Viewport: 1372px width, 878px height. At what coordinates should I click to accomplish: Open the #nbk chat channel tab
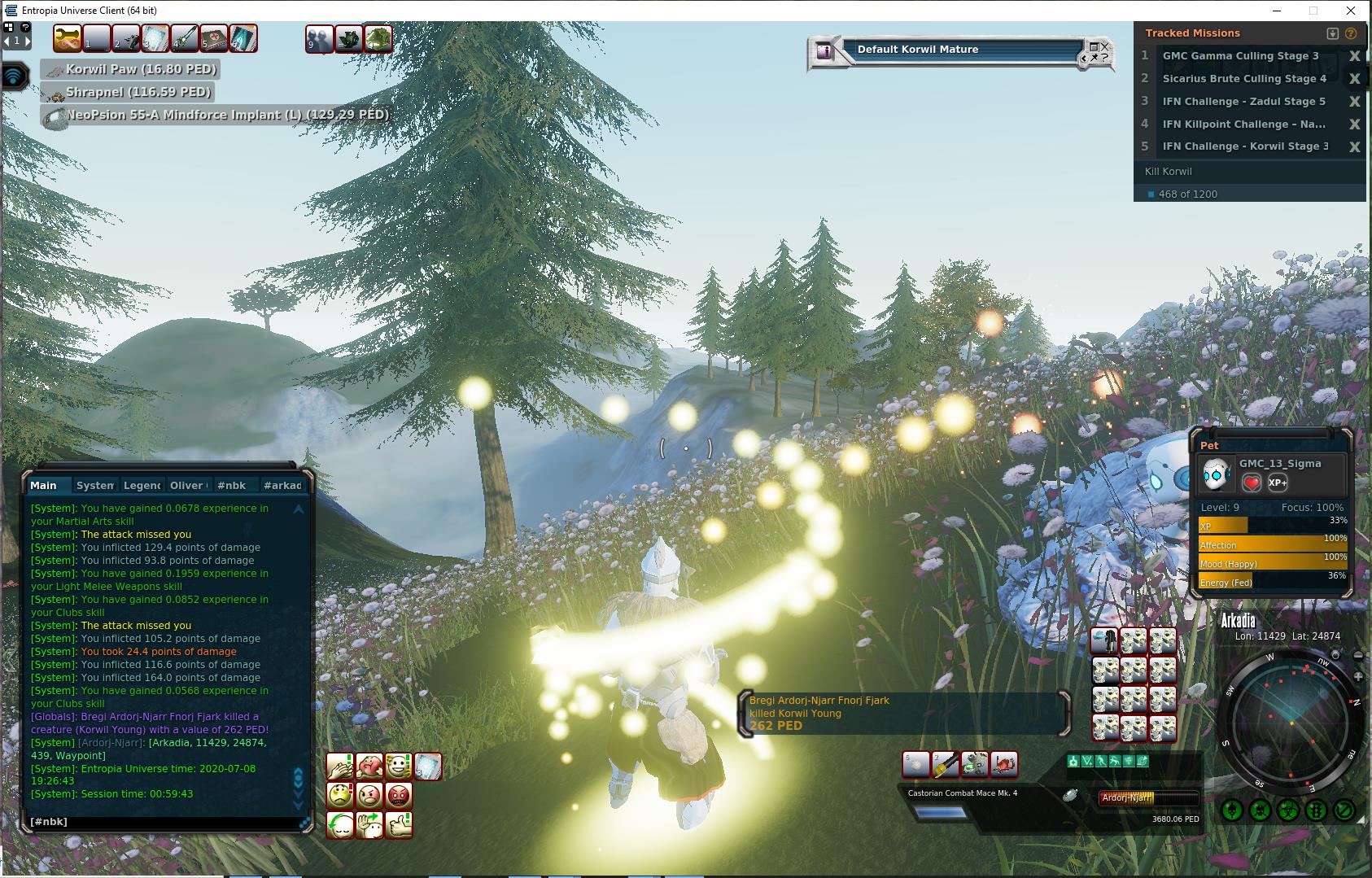(231, 485)
